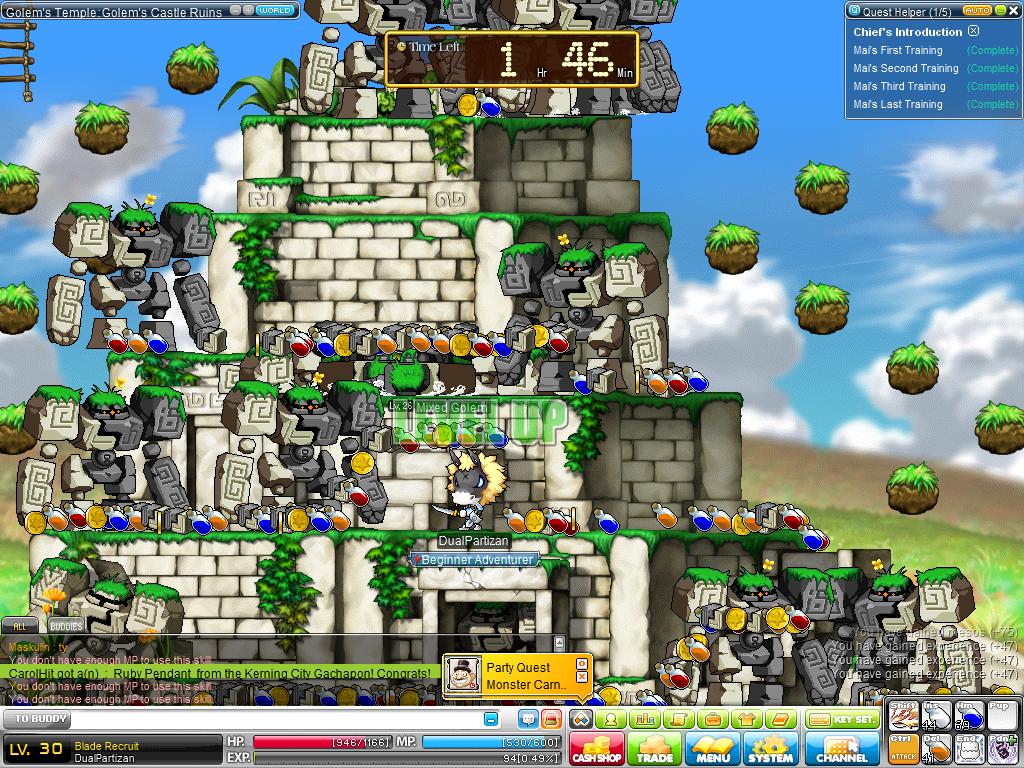
Task: Use the orange potion in the Del slot
Action: (936, 748)
